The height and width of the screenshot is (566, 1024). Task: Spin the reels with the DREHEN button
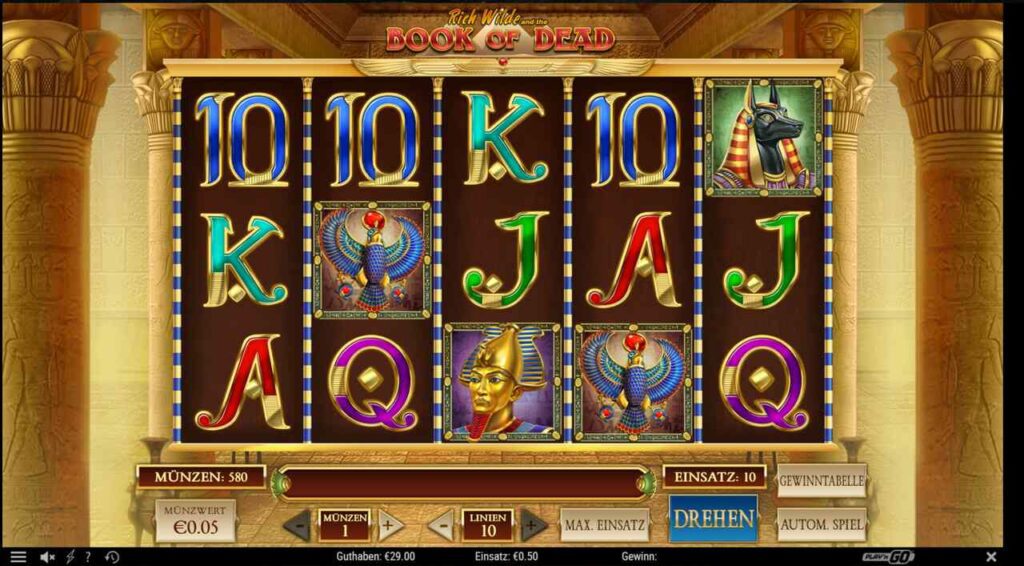713,519
